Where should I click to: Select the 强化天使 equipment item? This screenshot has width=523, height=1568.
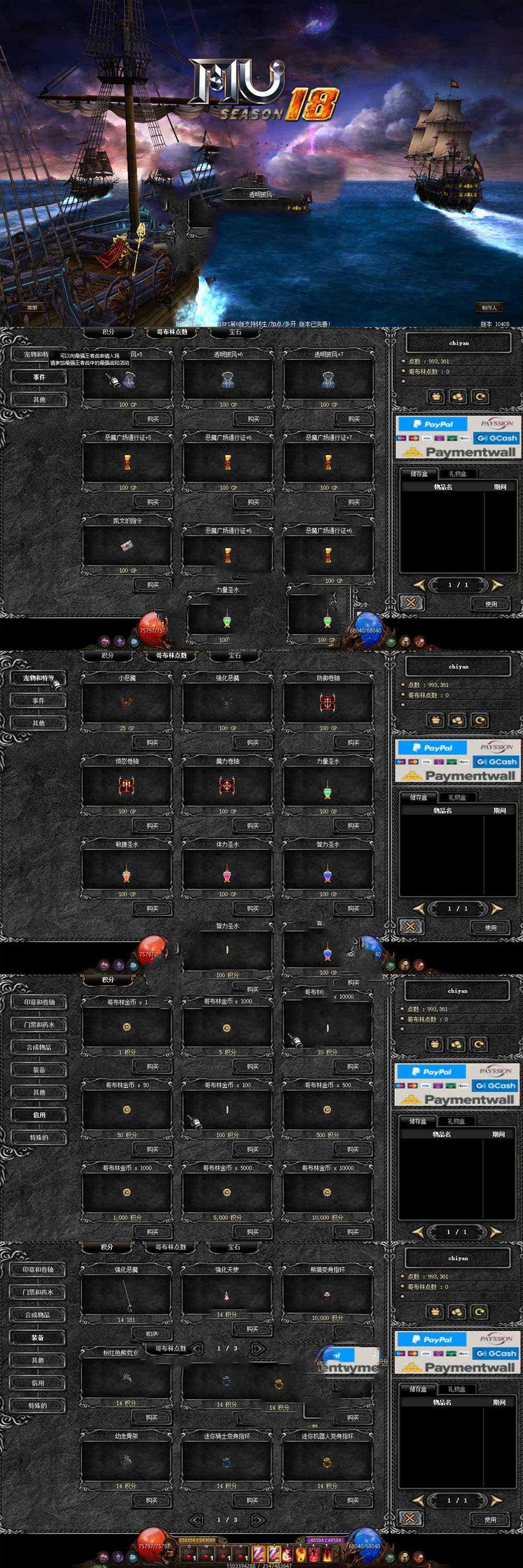point(226,1295)
